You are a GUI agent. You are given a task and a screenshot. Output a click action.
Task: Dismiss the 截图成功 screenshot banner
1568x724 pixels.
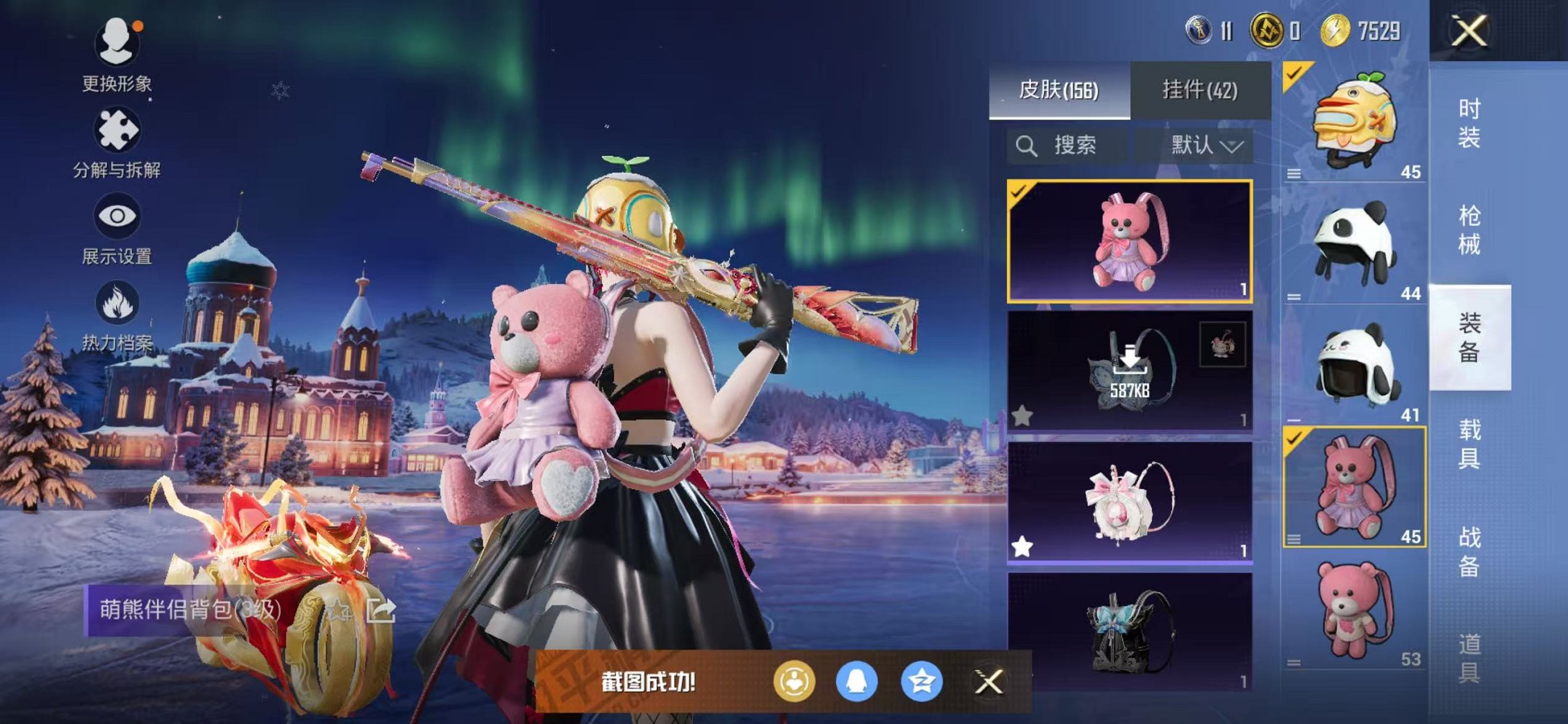(x=989, y=682)
